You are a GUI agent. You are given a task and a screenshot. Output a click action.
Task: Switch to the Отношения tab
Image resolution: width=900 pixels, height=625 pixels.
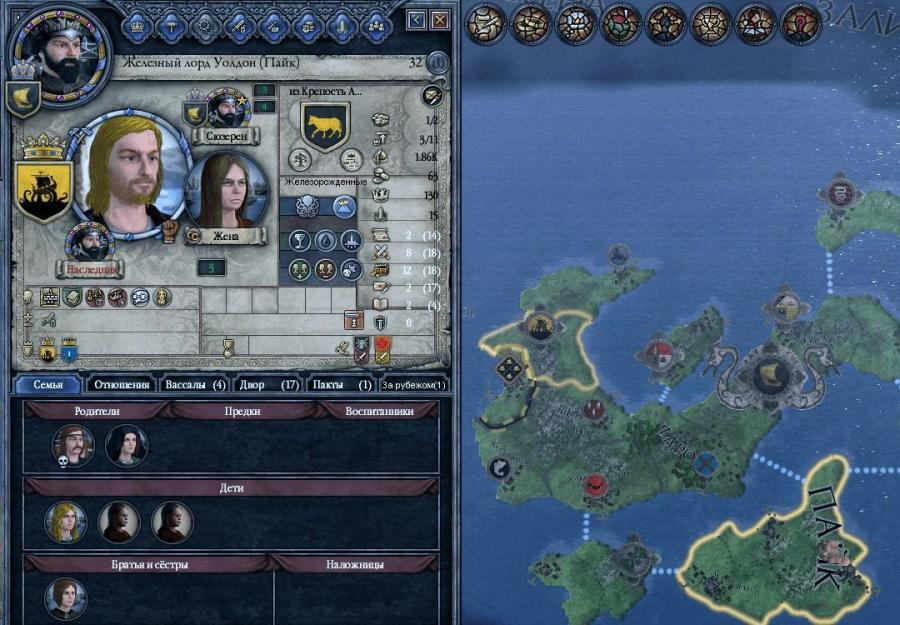click(x=119, y=384)
